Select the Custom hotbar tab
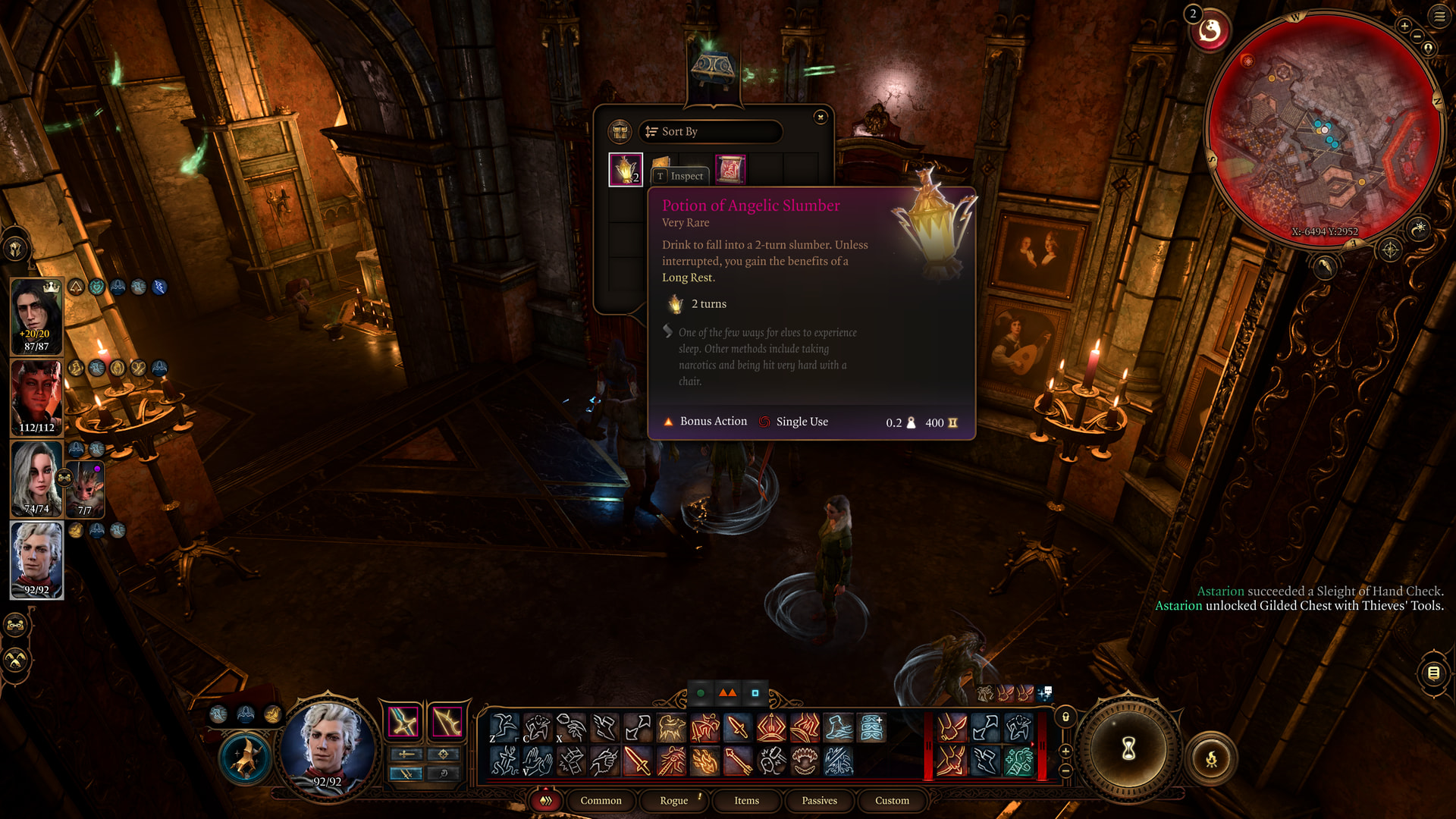Image resolution: width=1456 pixels, height=819 pixels. (892, 801)
